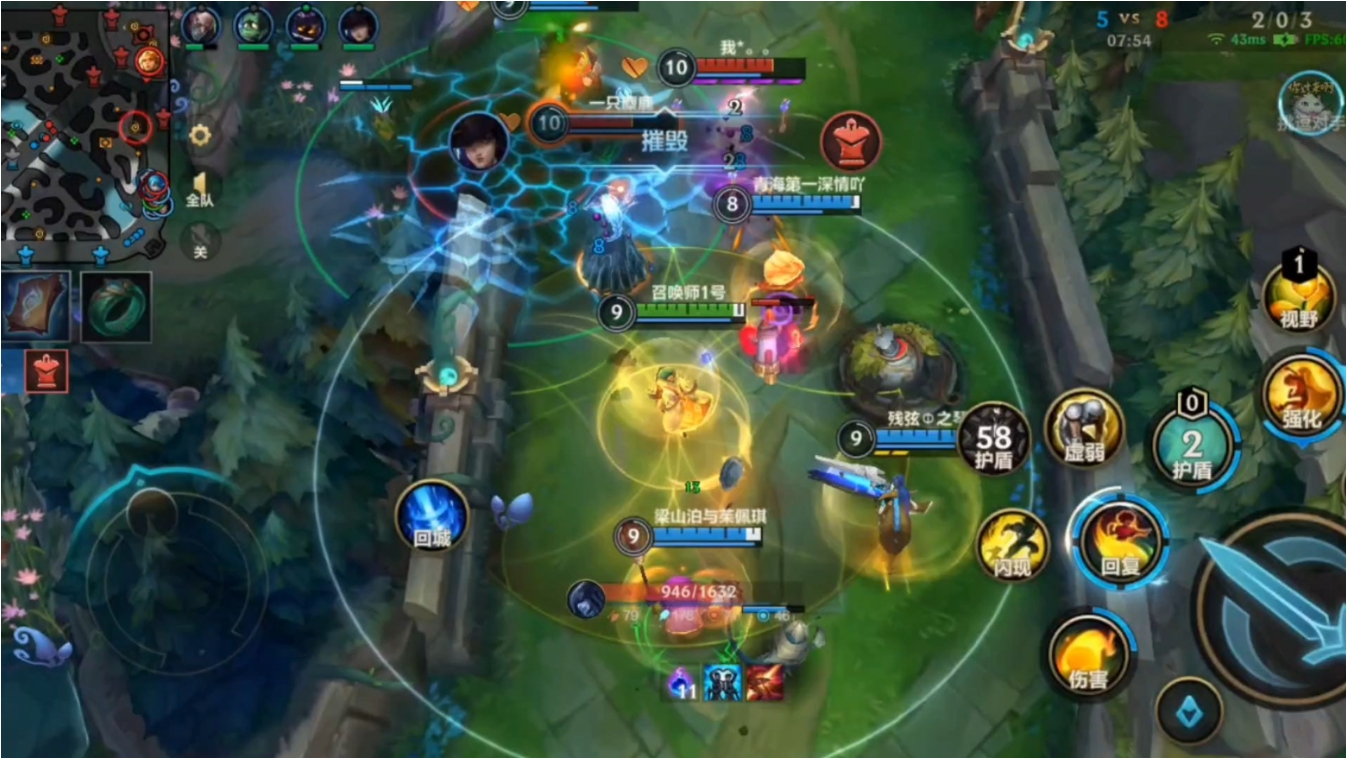1347x758 pixels.
Task: Tap the 护盾 ability on 58 cooldown
Action: 995,439
